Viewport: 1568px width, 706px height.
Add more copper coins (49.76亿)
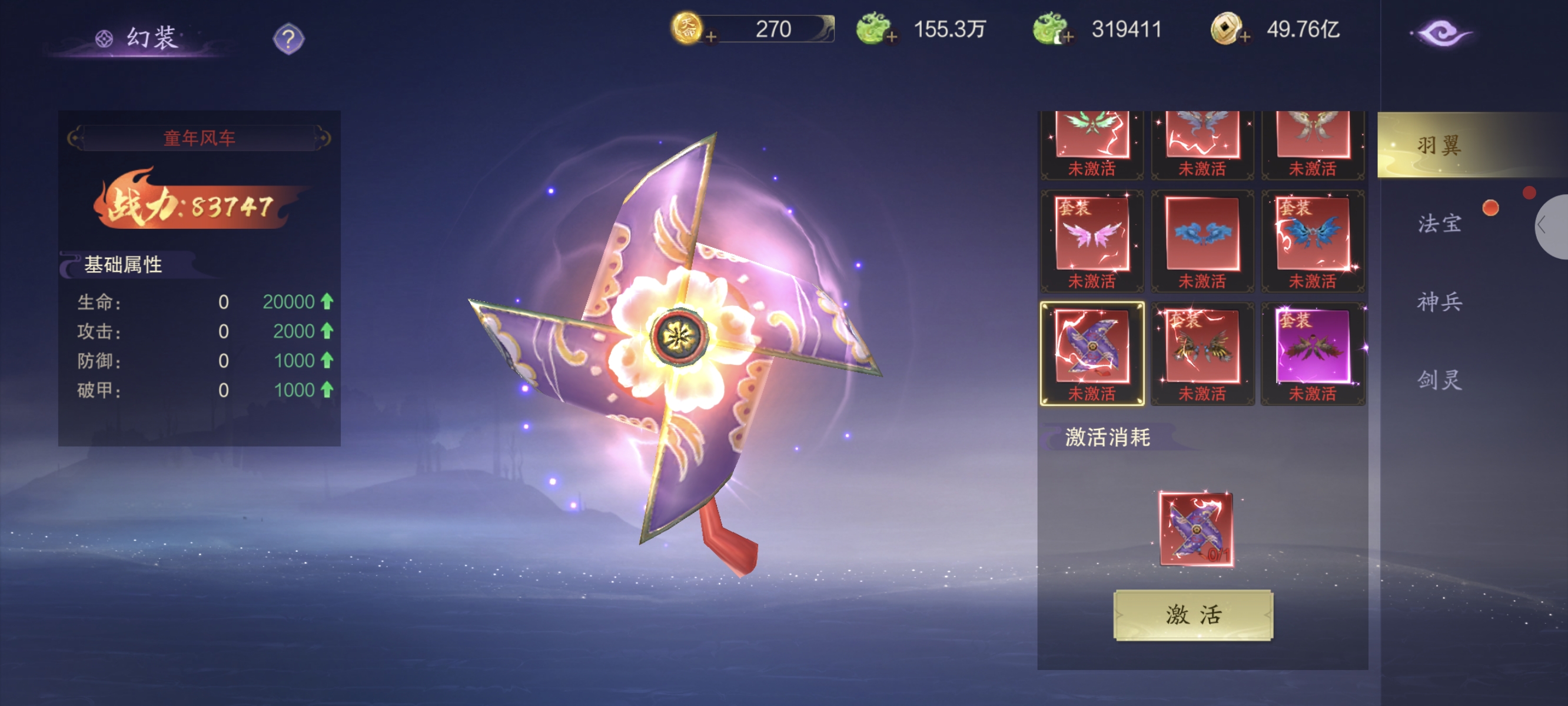click(1245, 38)
